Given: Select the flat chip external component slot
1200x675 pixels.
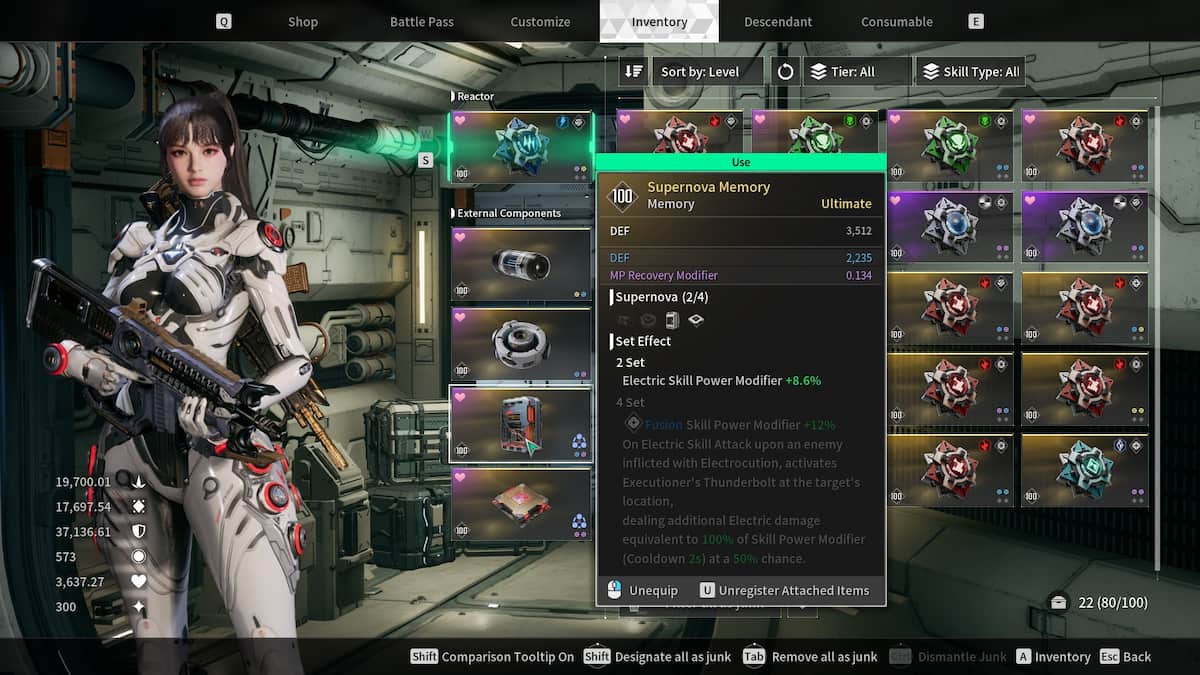Looking at the screenshot, I should coord(520,504).
